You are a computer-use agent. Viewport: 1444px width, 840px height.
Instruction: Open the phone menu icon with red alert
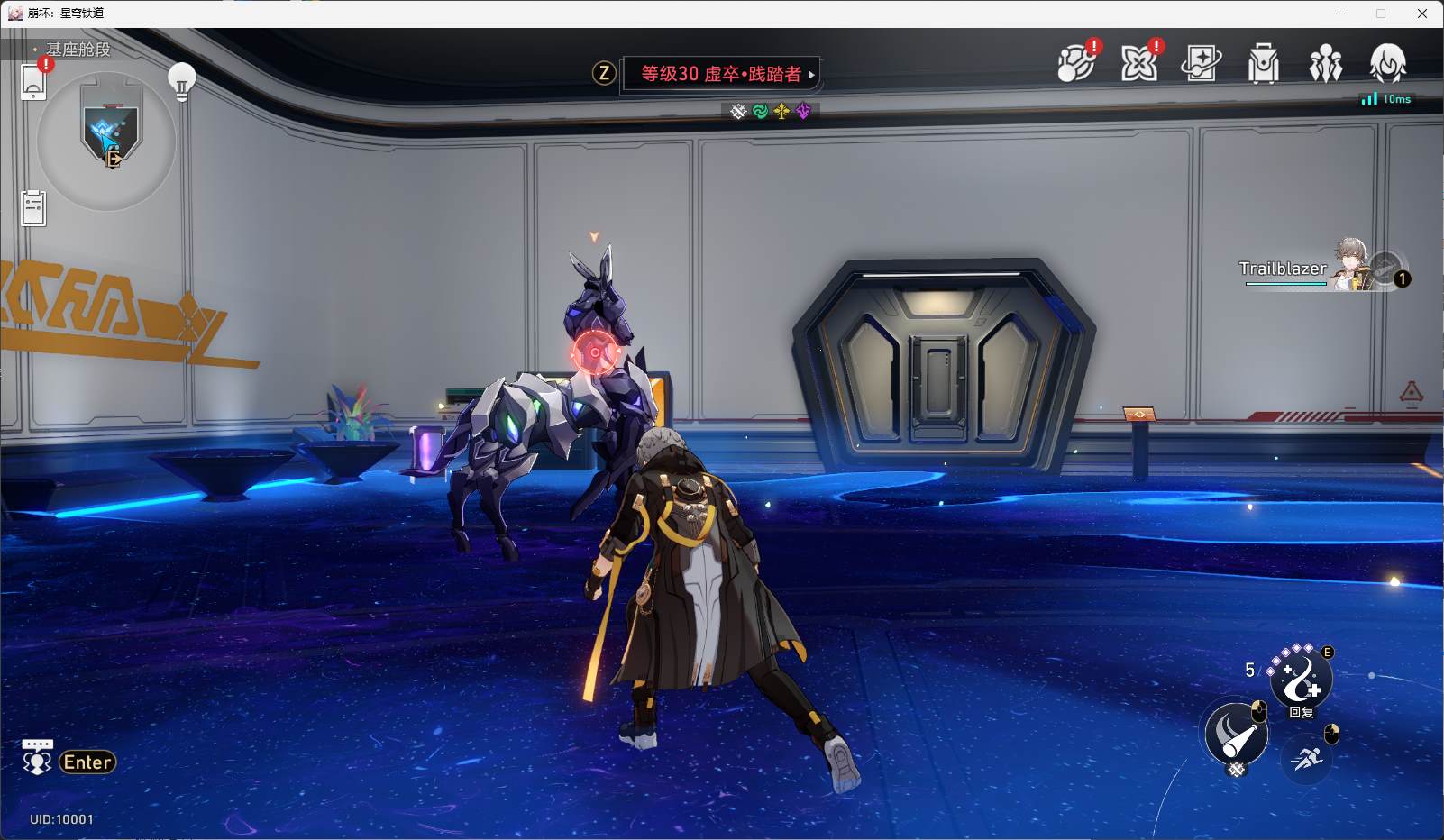pyautogui.click(x=33, y=80)
